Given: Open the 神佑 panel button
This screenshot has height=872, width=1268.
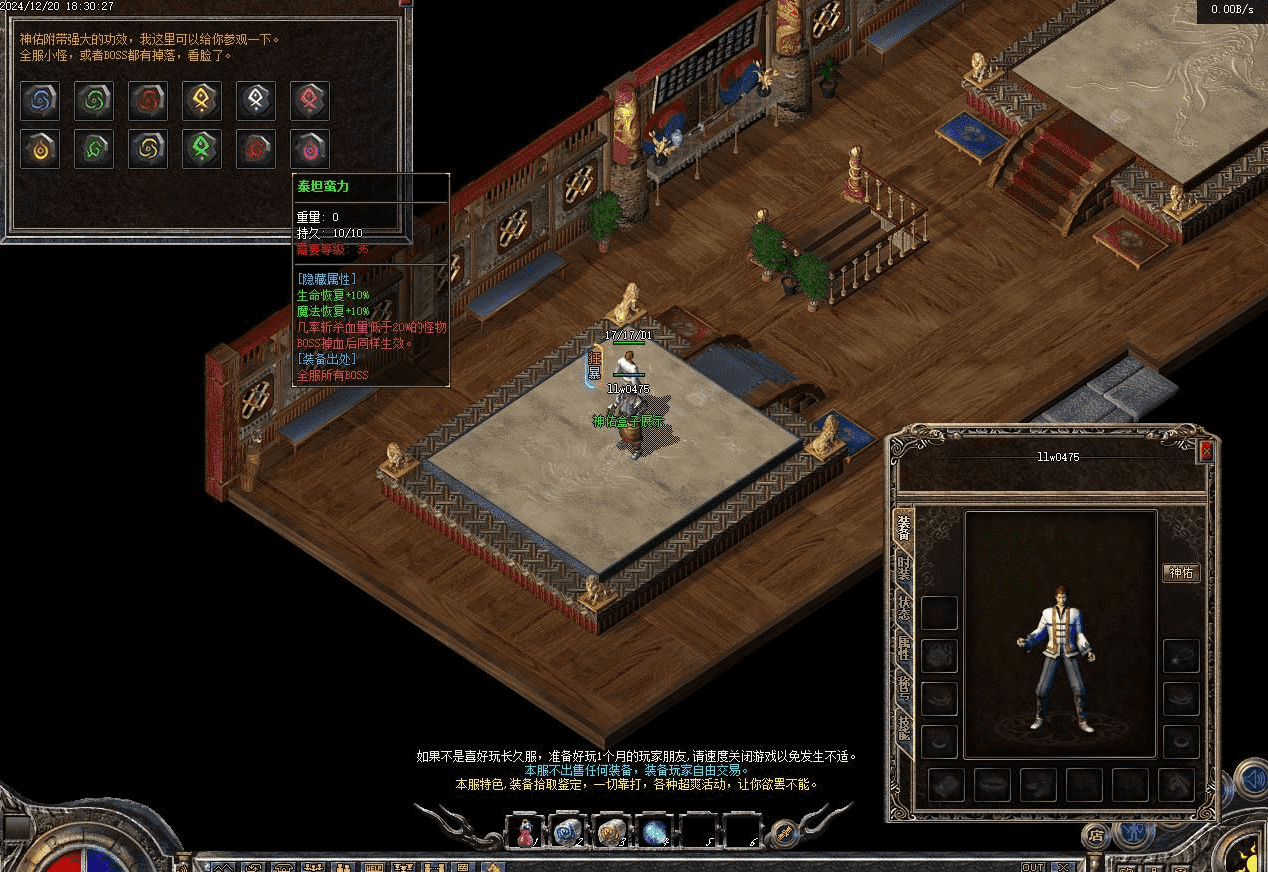Looking at the screenshot, I should (x=1181, y=573).
